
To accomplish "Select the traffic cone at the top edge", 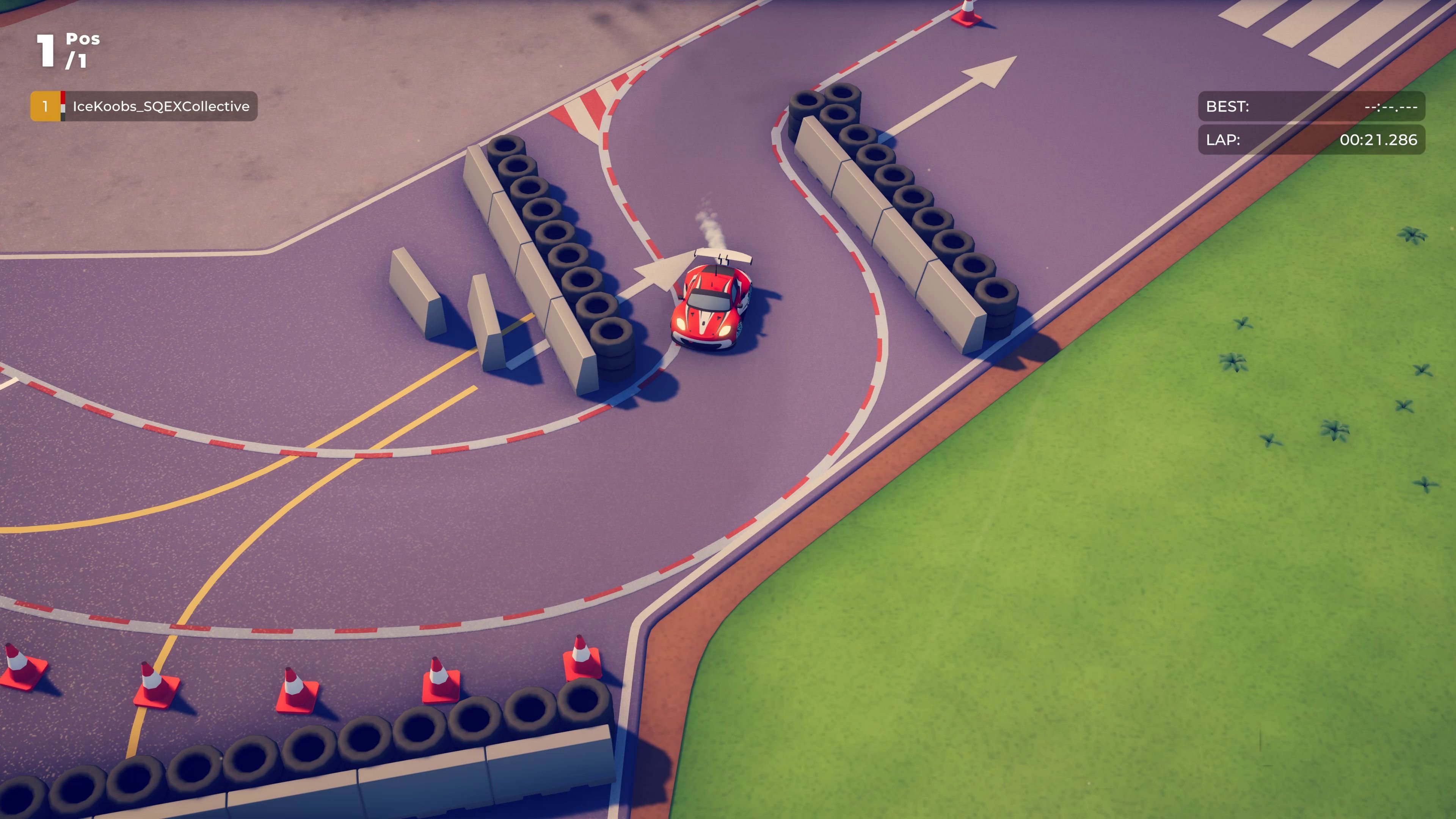I will (966, 14).
